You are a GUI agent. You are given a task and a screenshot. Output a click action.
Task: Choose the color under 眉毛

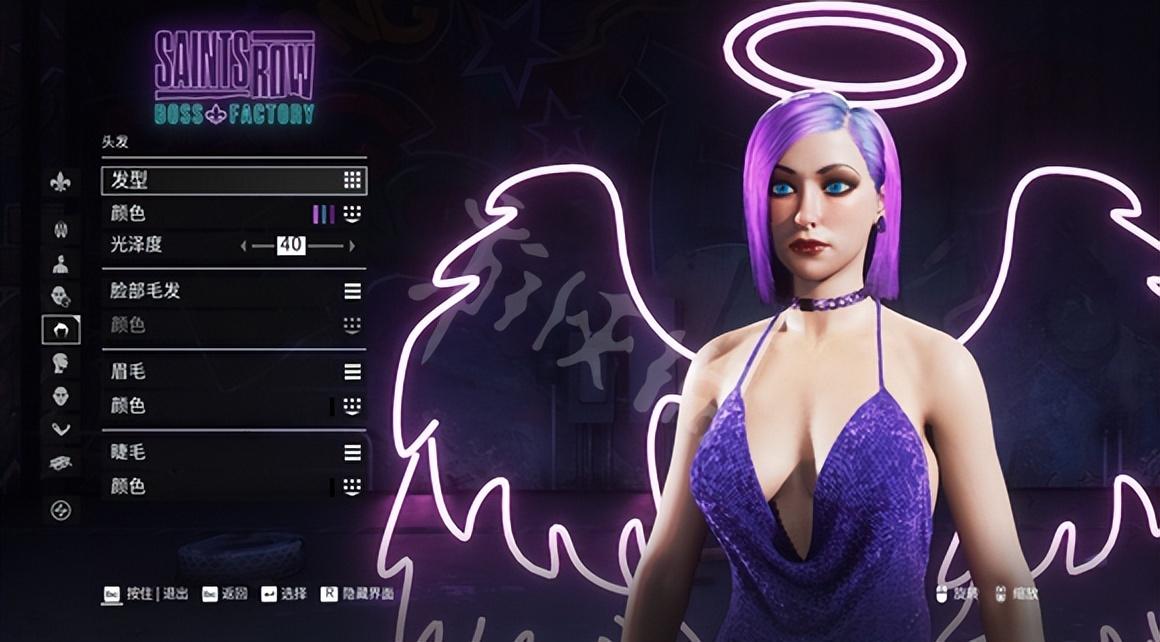(351, 406)
